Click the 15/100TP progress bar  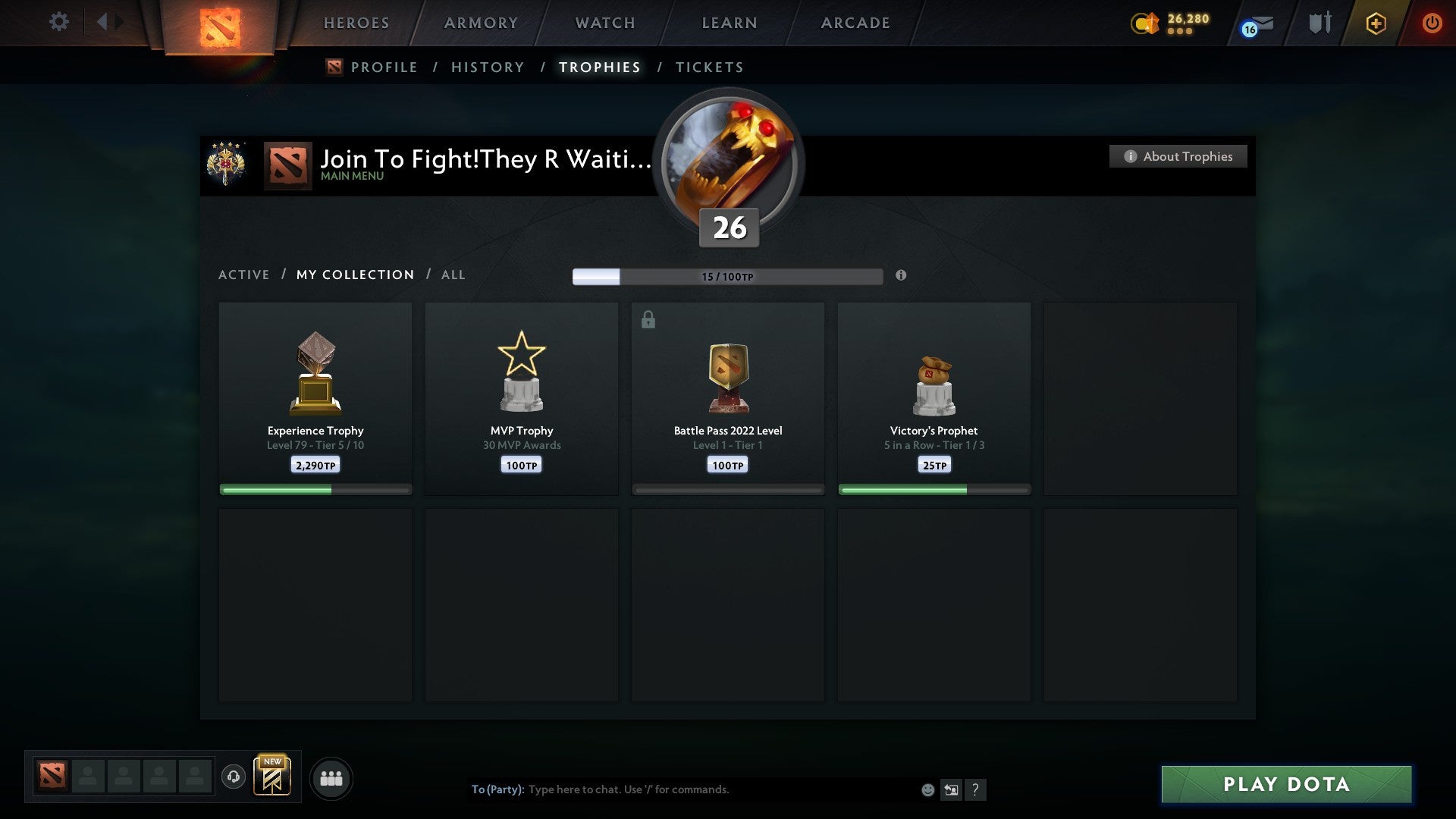click(x=727, y=276)
